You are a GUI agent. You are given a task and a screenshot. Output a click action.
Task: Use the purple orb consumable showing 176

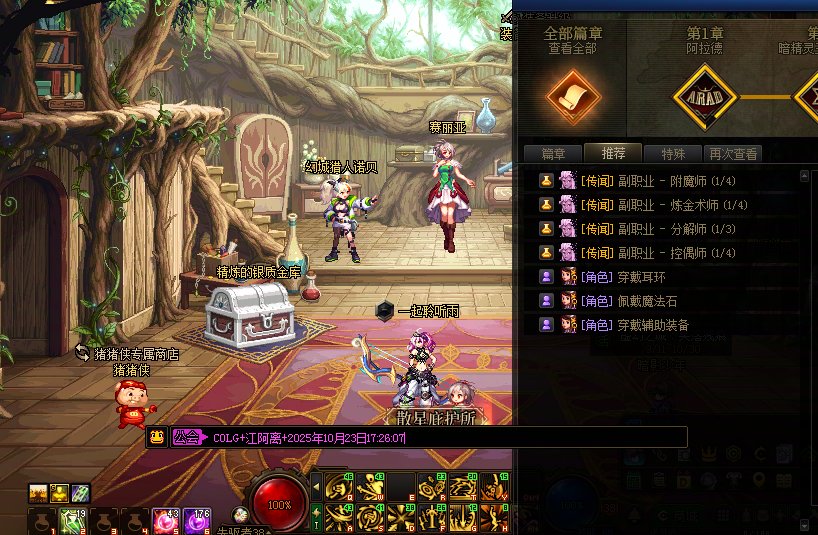point(196,521)
